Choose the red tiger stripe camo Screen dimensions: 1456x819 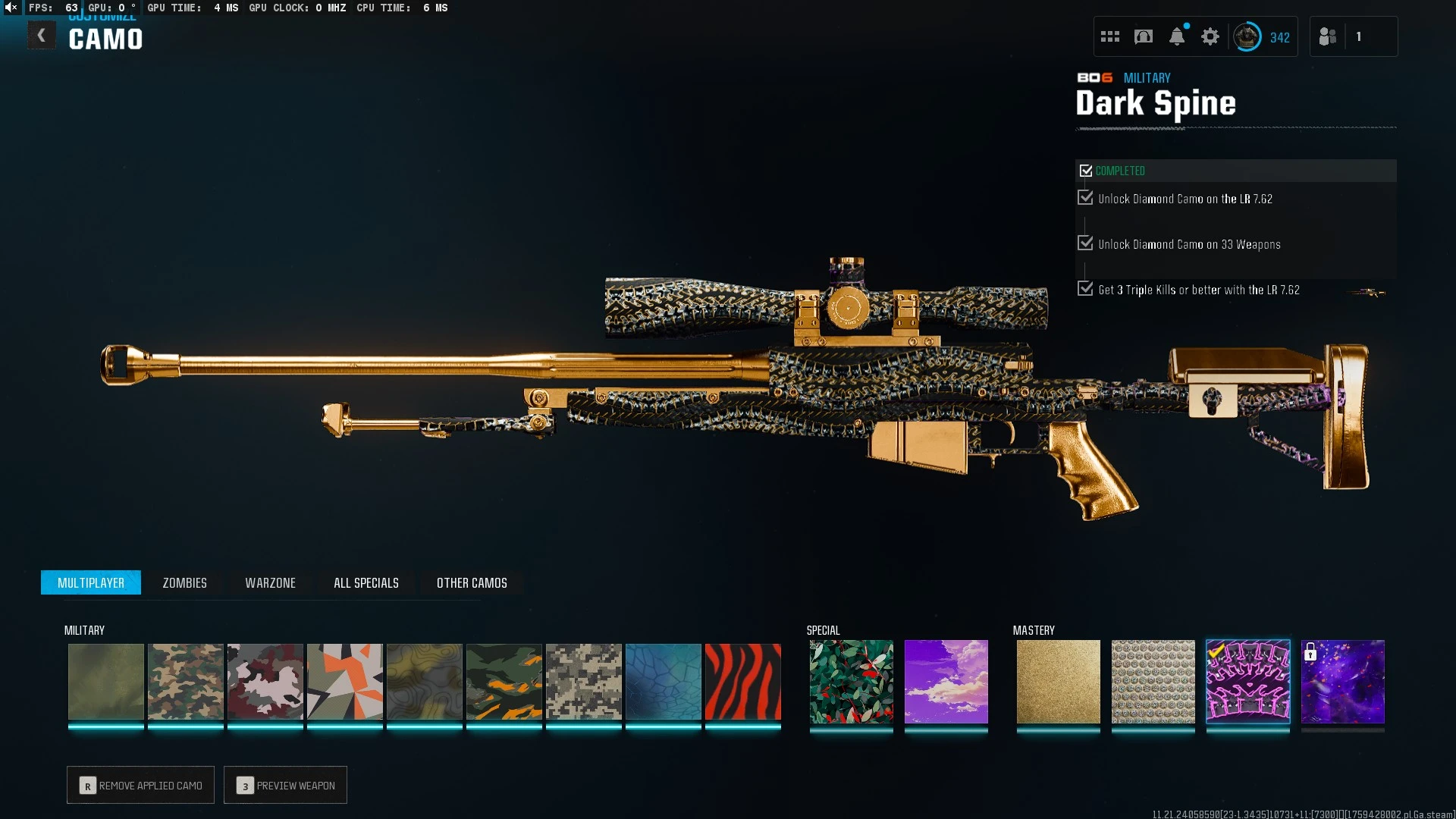(742, 682)
